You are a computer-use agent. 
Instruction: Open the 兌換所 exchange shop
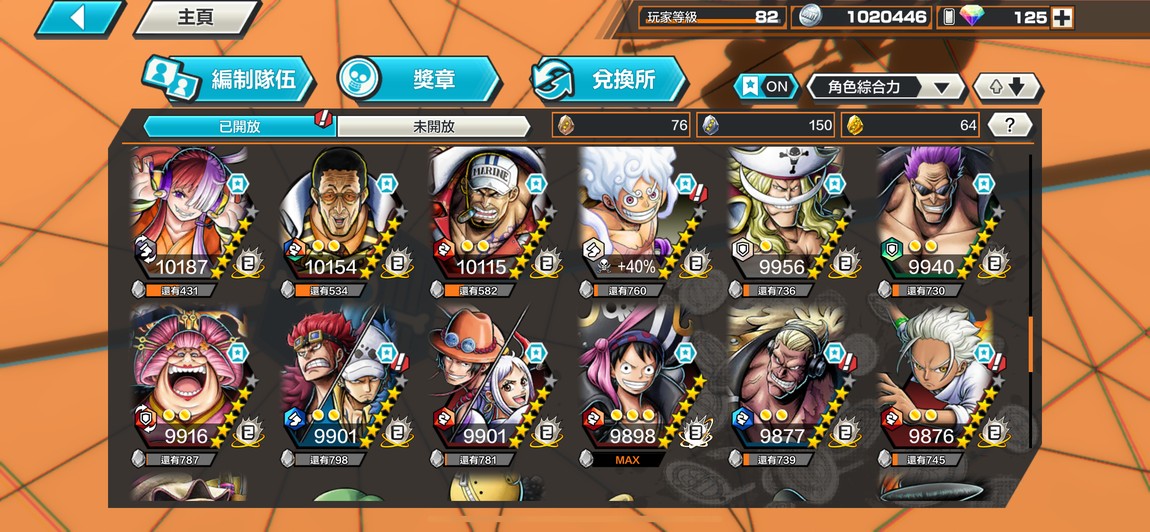[609, 80]
